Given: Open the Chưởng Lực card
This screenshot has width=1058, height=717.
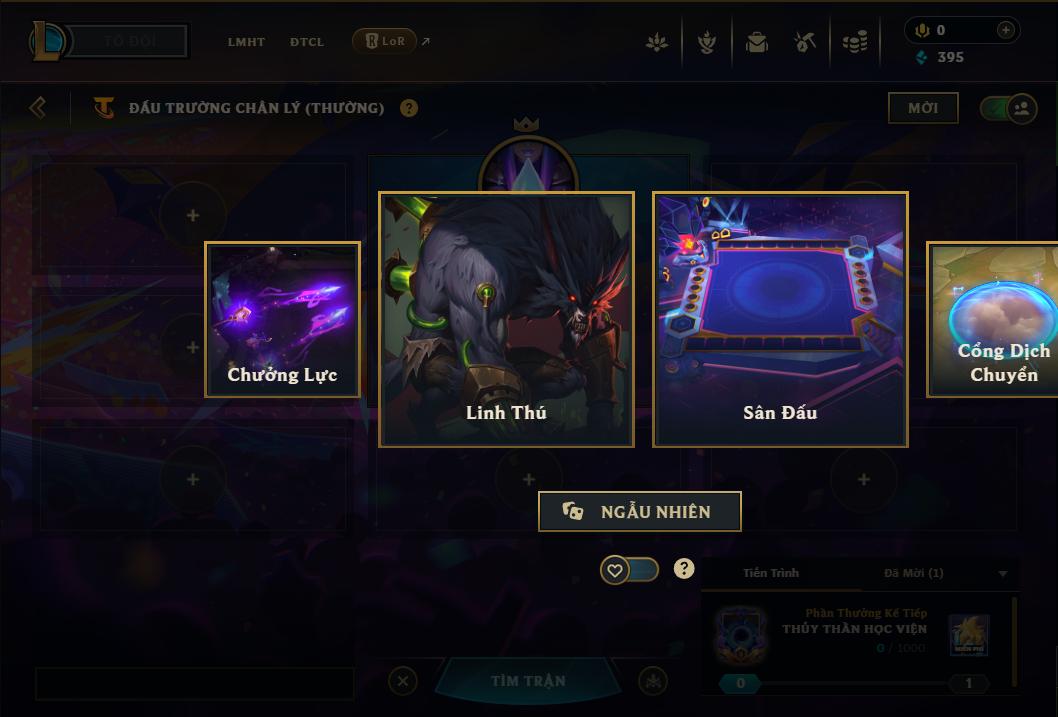Looking at the screenshot, I should pyautogui.click(x=282, y=319).
